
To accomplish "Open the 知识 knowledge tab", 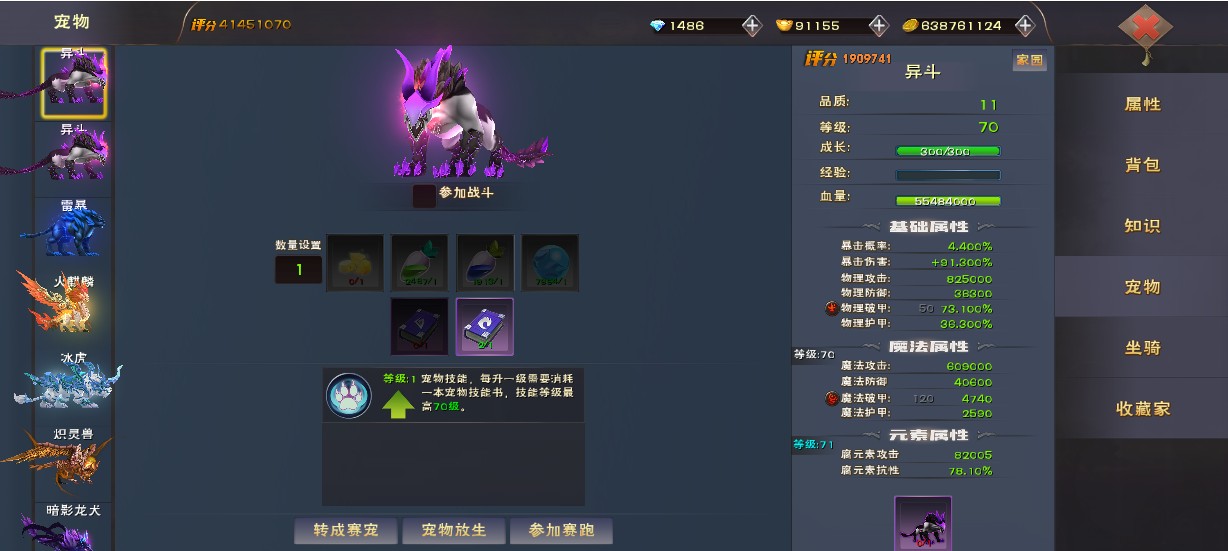I will (1142, 226).
